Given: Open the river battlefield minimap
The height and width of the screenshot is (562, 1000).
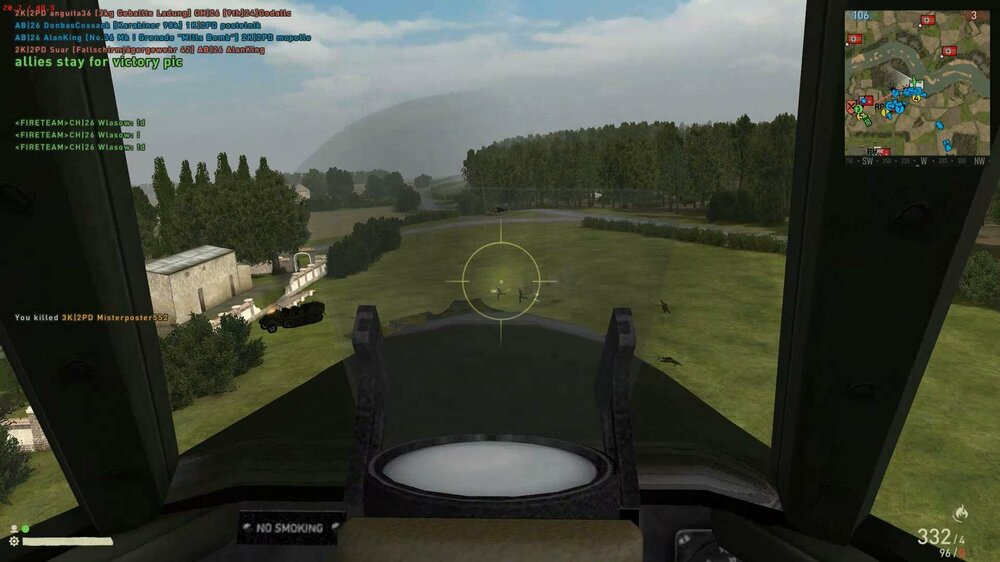Looking at the screenshot, I should click(x=917, y=82).
